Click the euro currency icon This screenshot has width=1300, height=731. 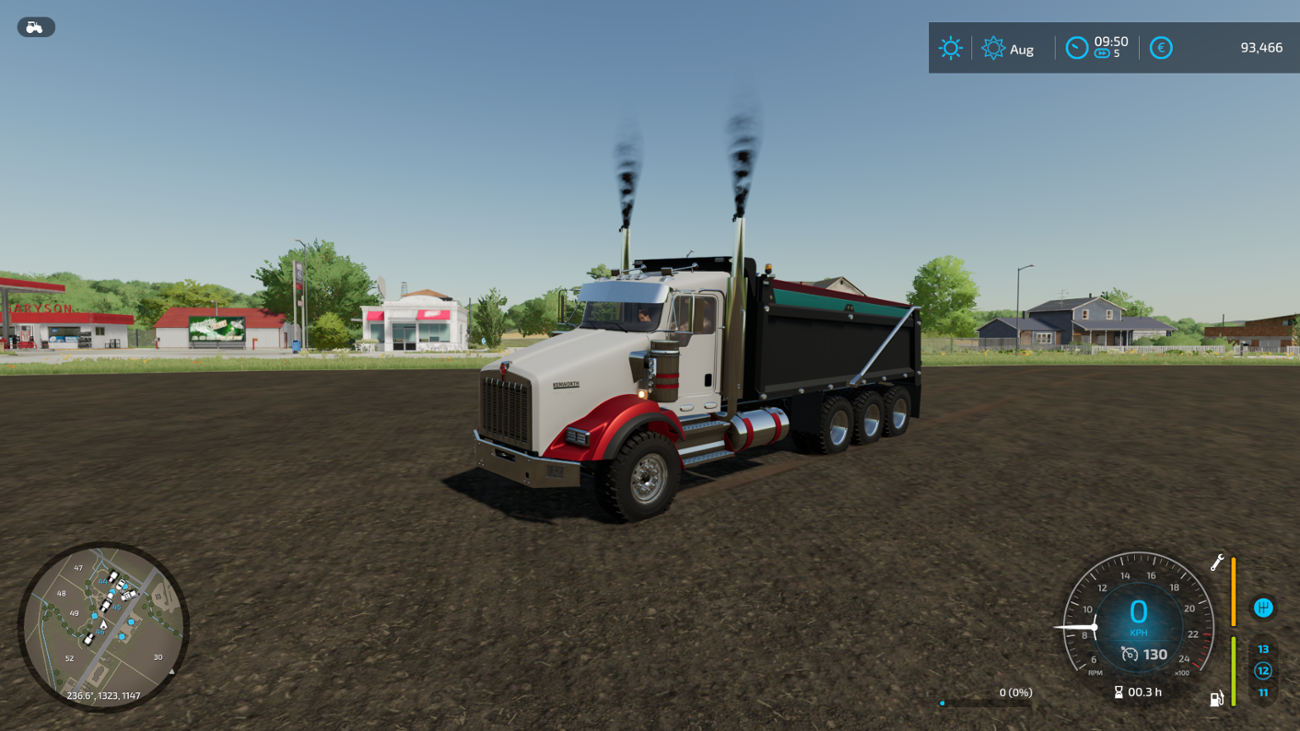(x=1160, y=47)
